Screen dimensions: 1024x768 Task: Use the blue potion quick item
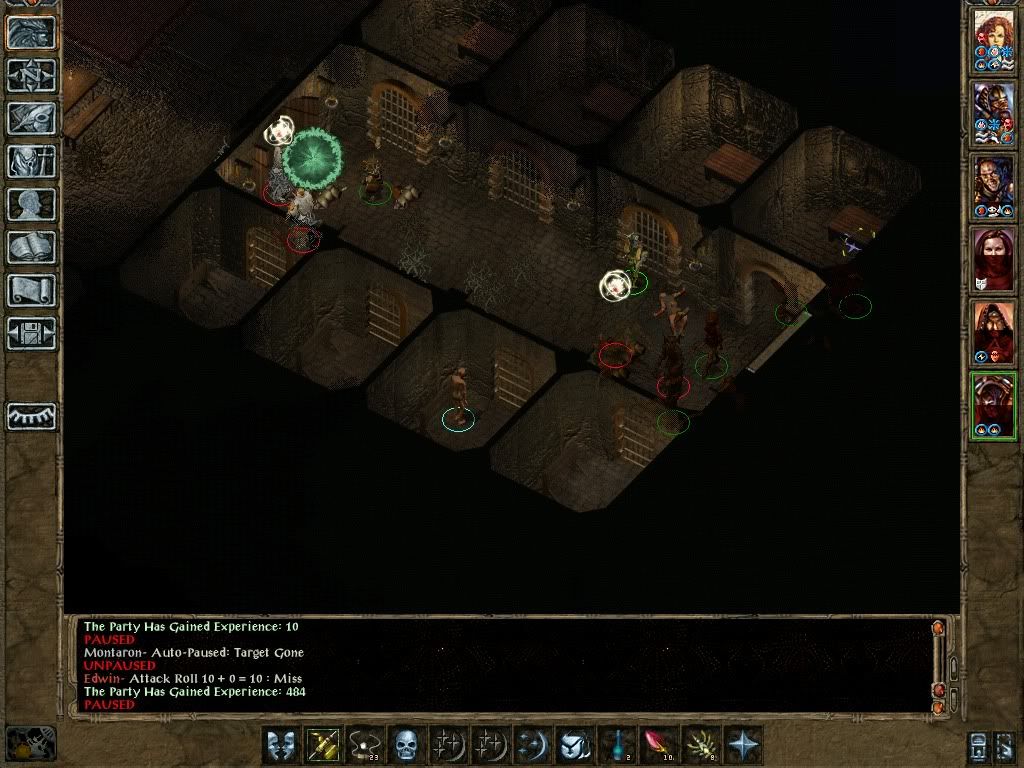617,745
